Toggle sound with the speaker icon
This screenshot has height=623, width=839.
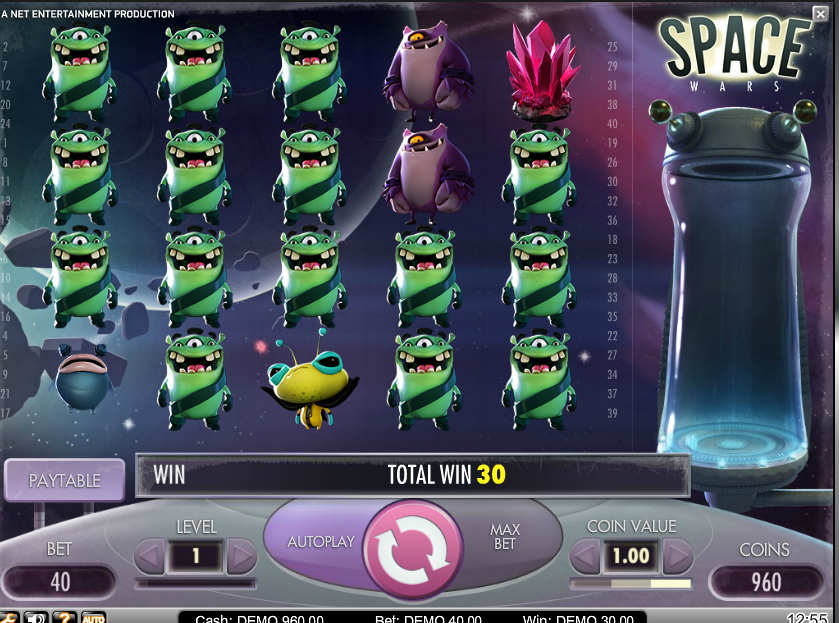36,618
